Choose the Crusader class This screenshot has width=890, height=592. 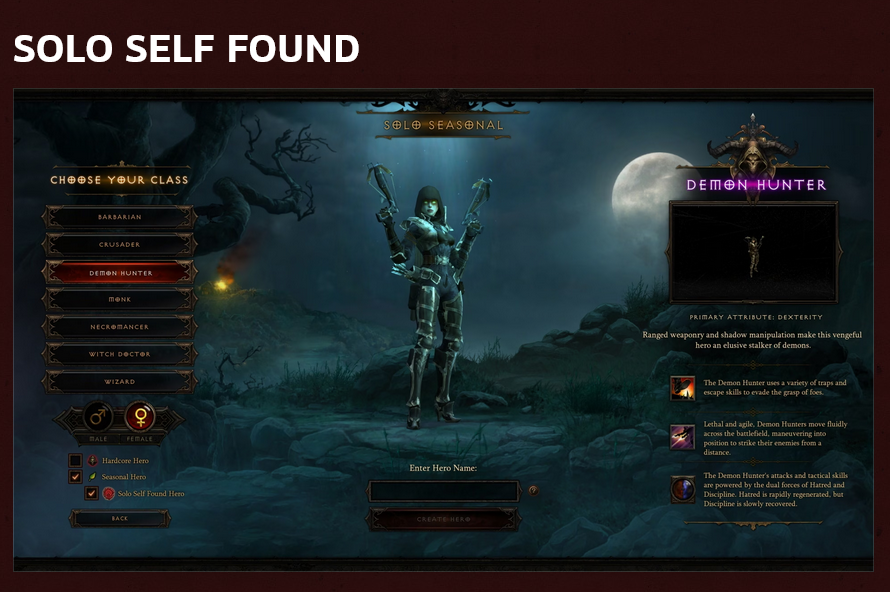pyautogui.click(x=120, y=244)
